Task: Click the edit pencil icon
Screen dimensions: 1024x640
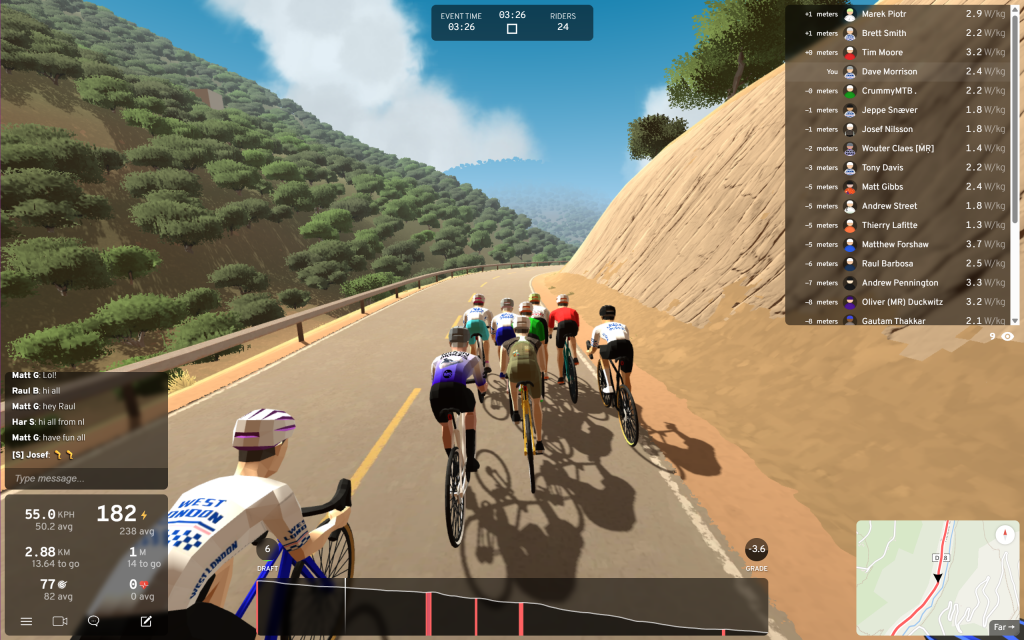Action: point(146,621)
